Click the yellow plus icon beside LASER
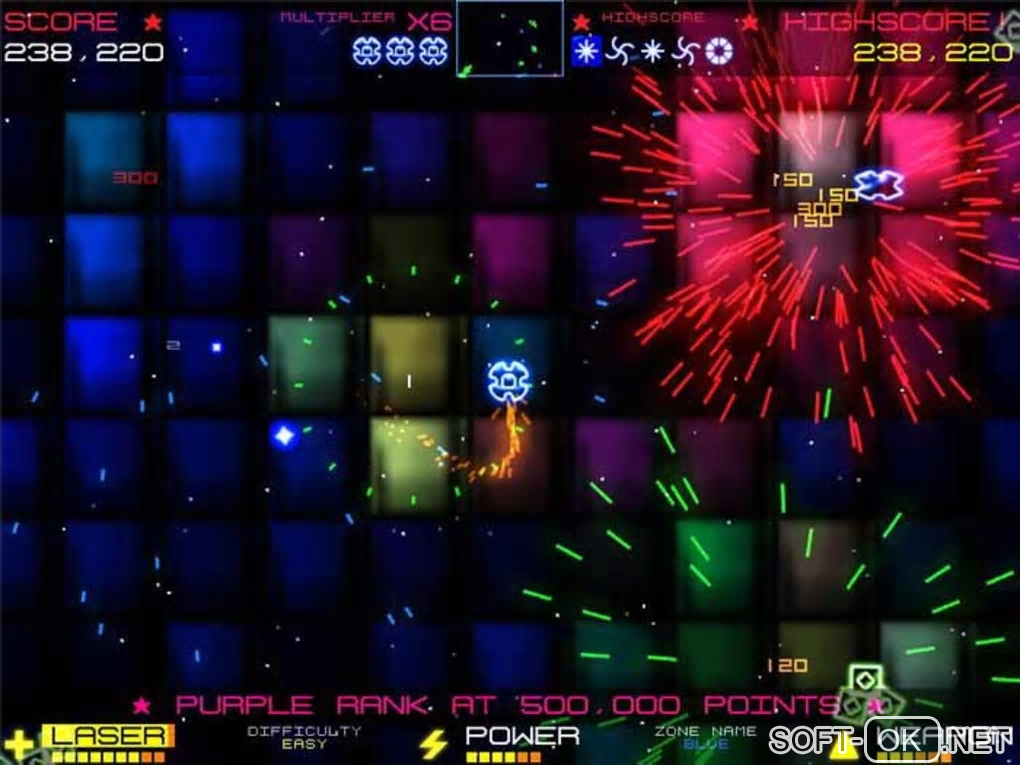1020x765 pixels. click(x=18, y=744)
